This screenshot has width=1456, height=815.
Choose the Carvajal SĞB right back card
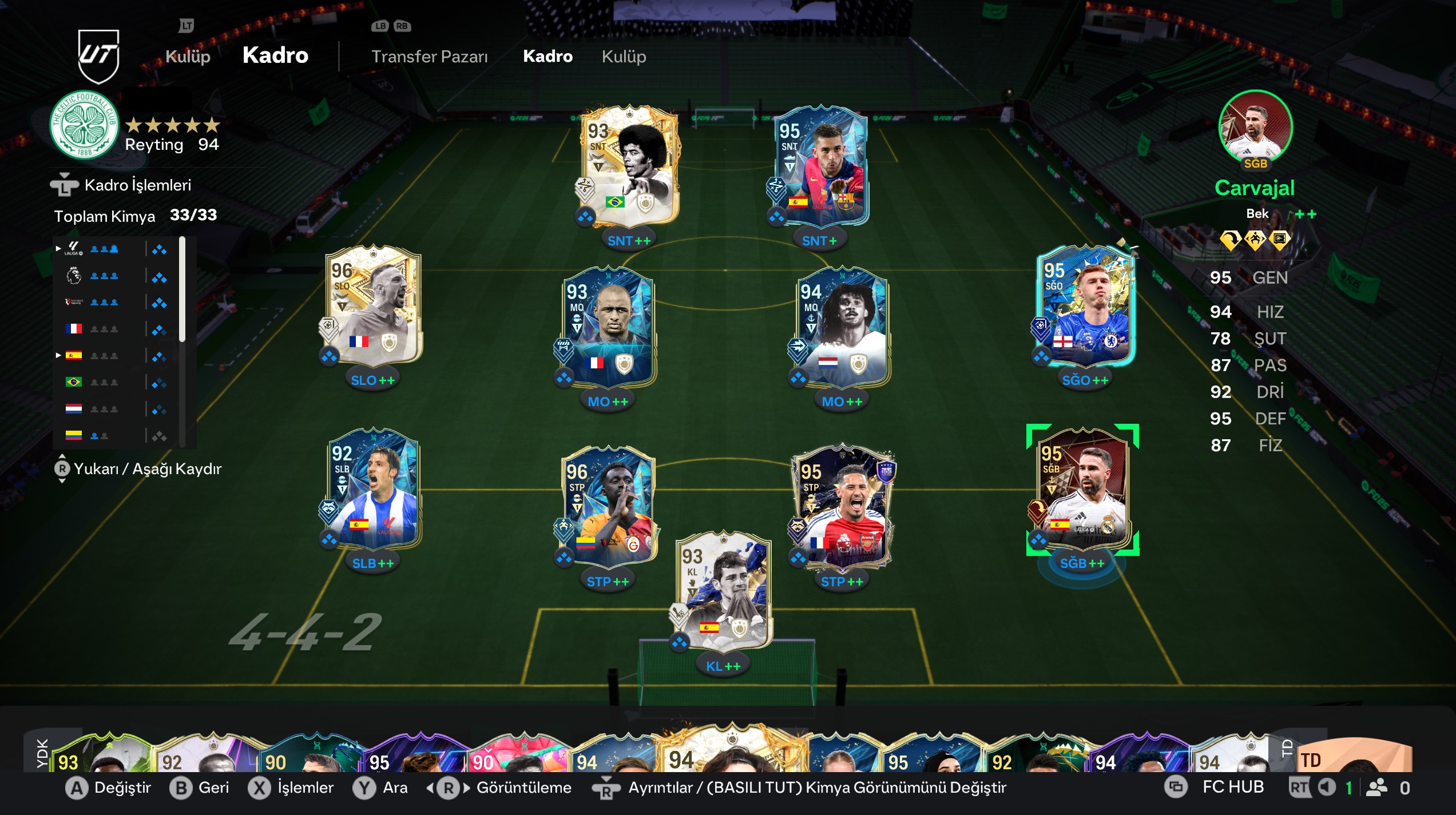point(1082,490)
